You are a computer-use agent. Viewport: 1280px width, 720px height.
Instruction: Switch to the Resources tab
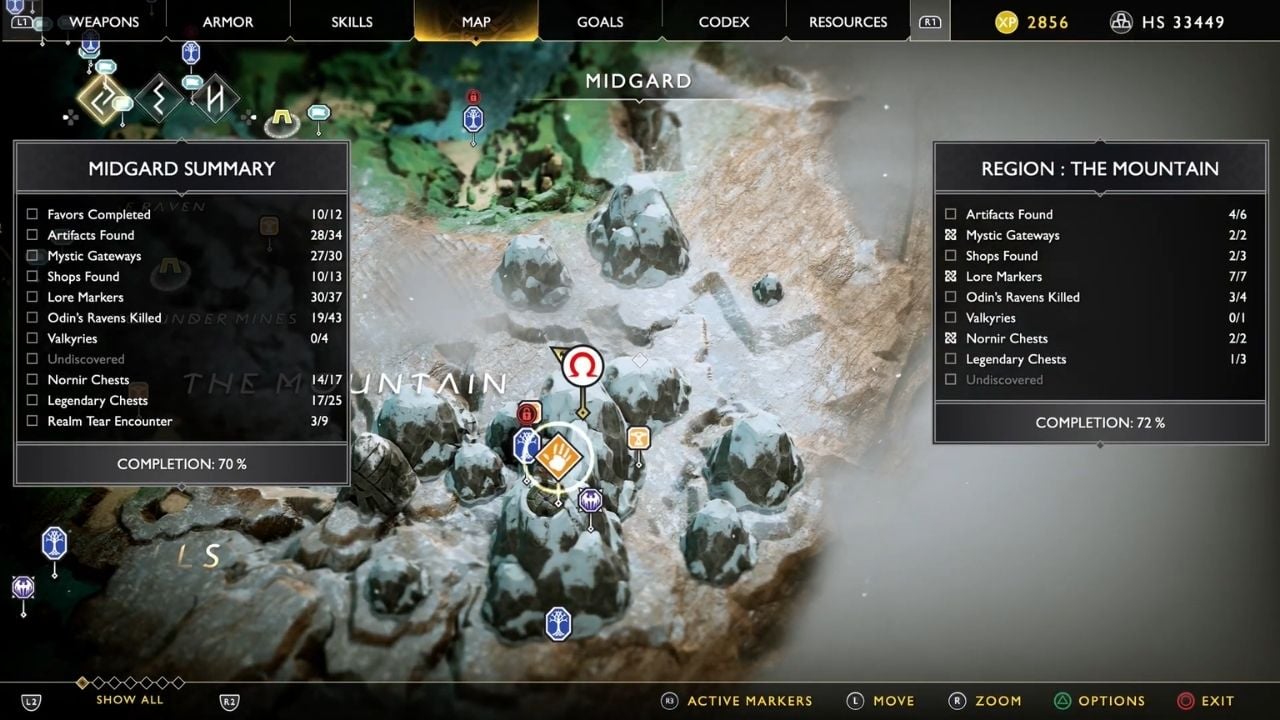[x=848, y=22]
